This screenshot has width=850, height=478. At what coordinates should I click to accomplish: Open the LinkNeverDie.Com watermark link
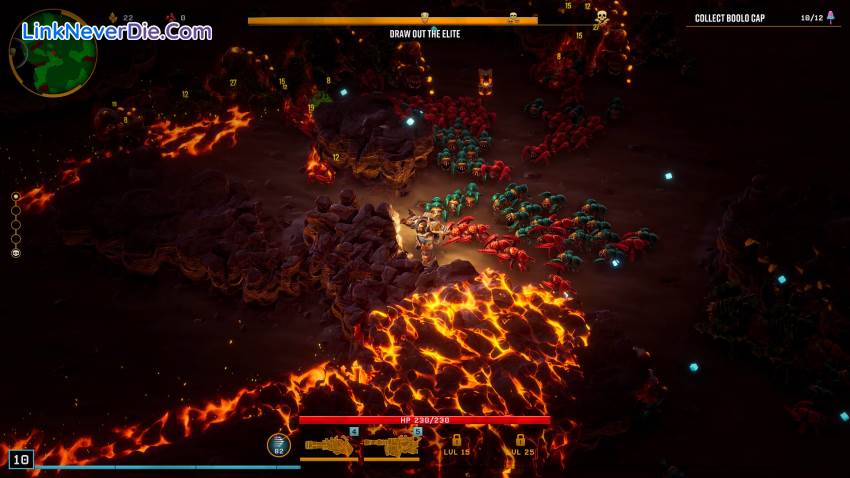pos(117,31)
